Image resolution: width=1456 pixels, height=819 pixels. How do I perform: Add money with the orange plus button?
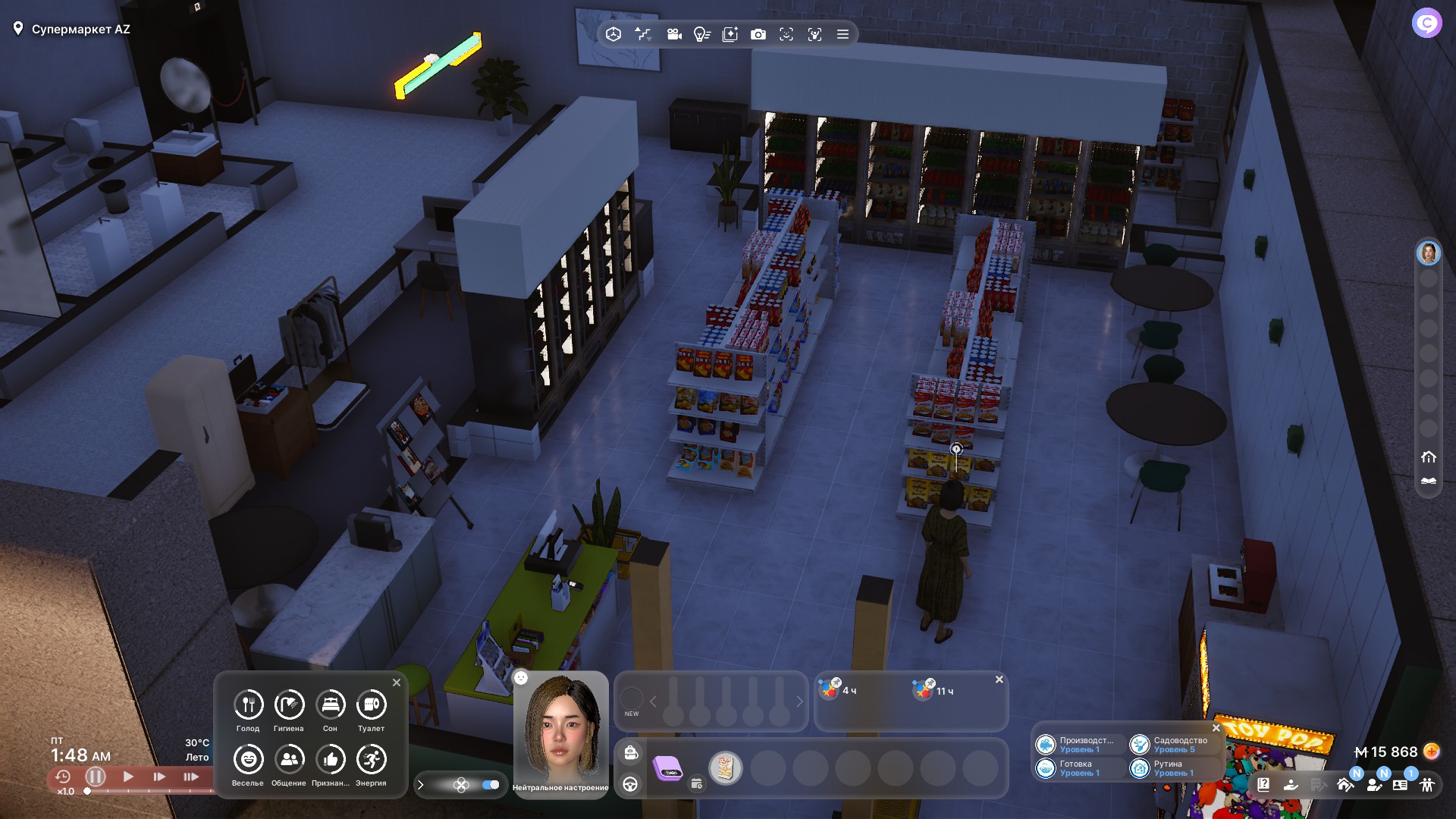pos(1431,752)
